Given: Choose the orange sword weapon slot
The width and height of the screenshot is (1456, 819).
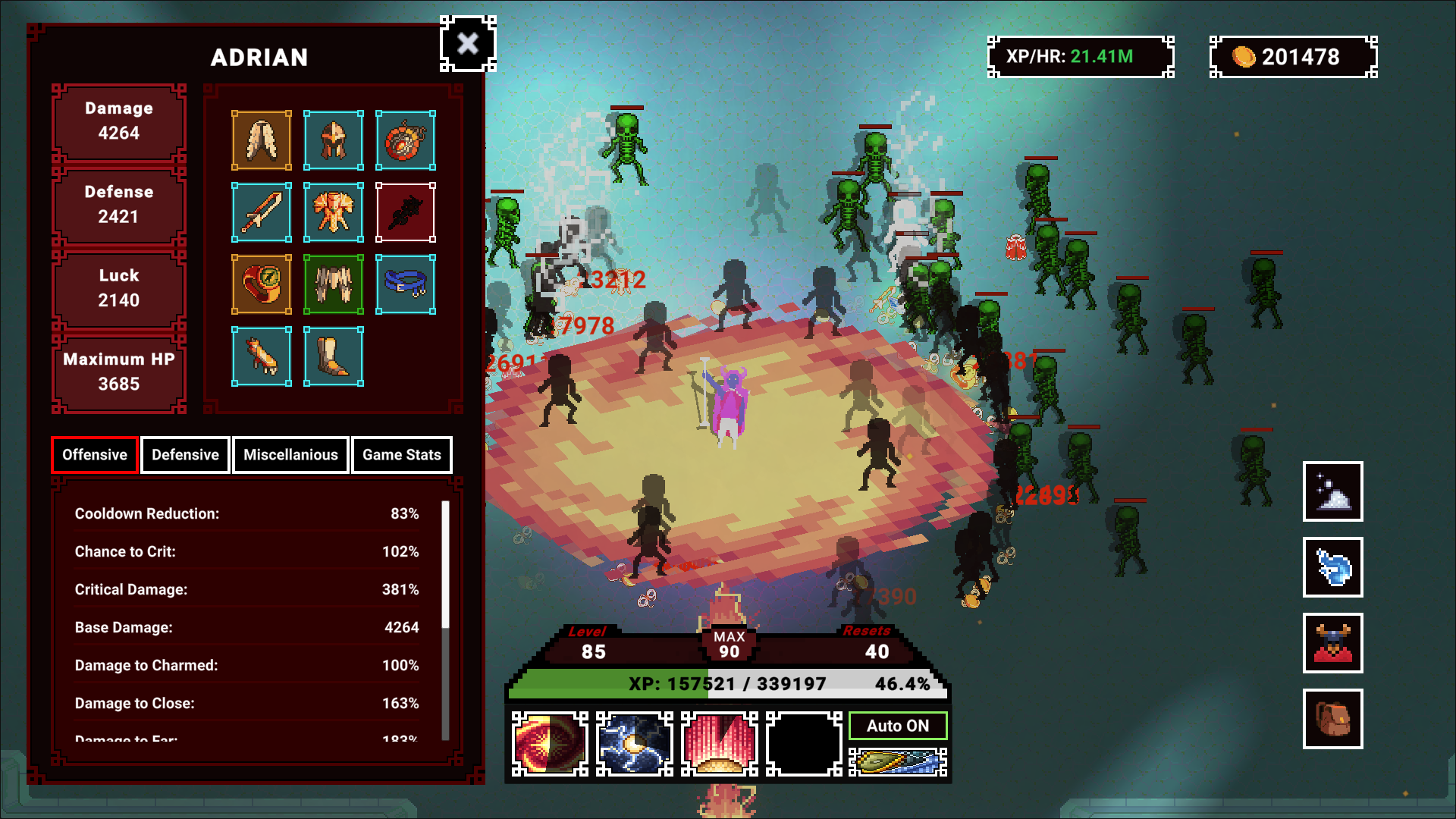Looking at the screenshot, I should 262,212.
